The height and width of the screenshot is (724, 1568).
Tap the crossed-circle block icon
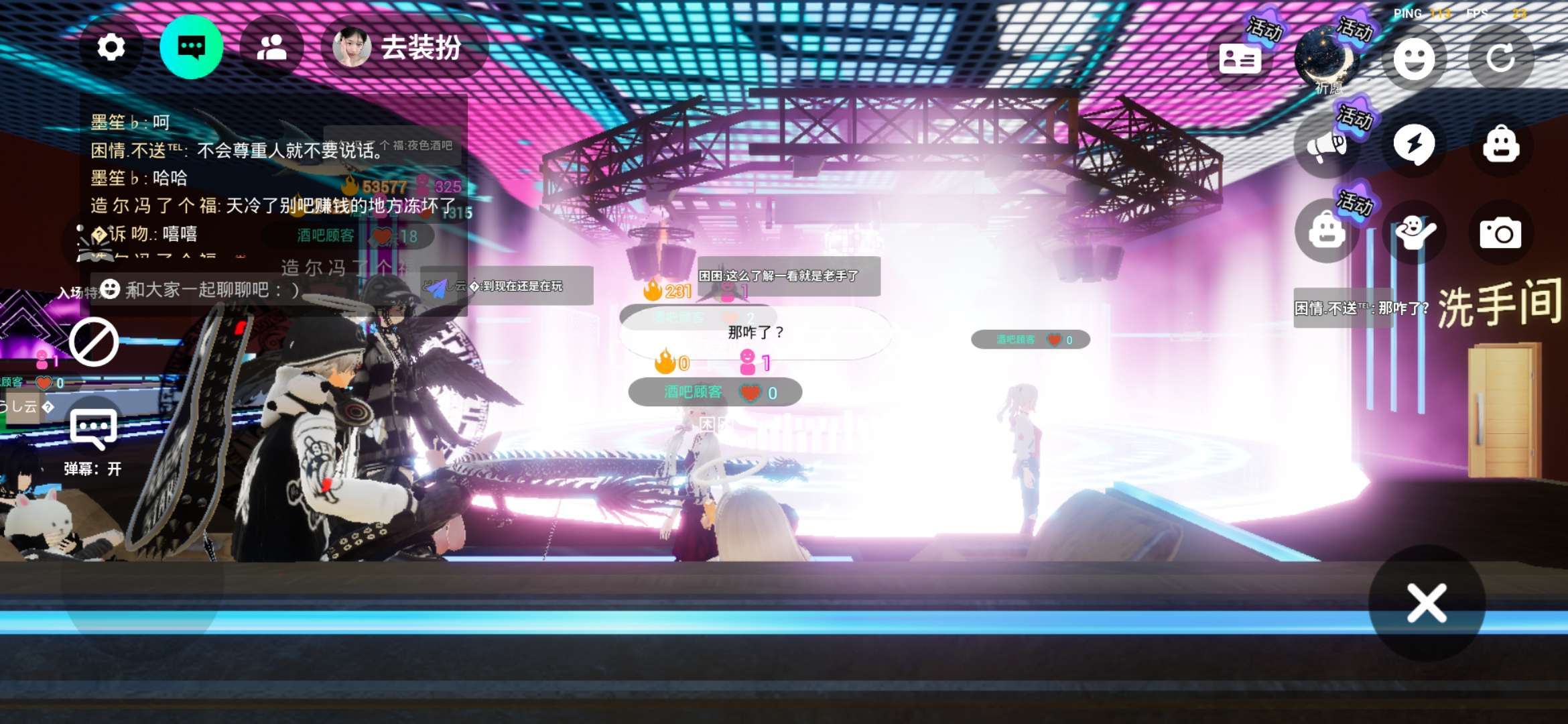[94, 343]
